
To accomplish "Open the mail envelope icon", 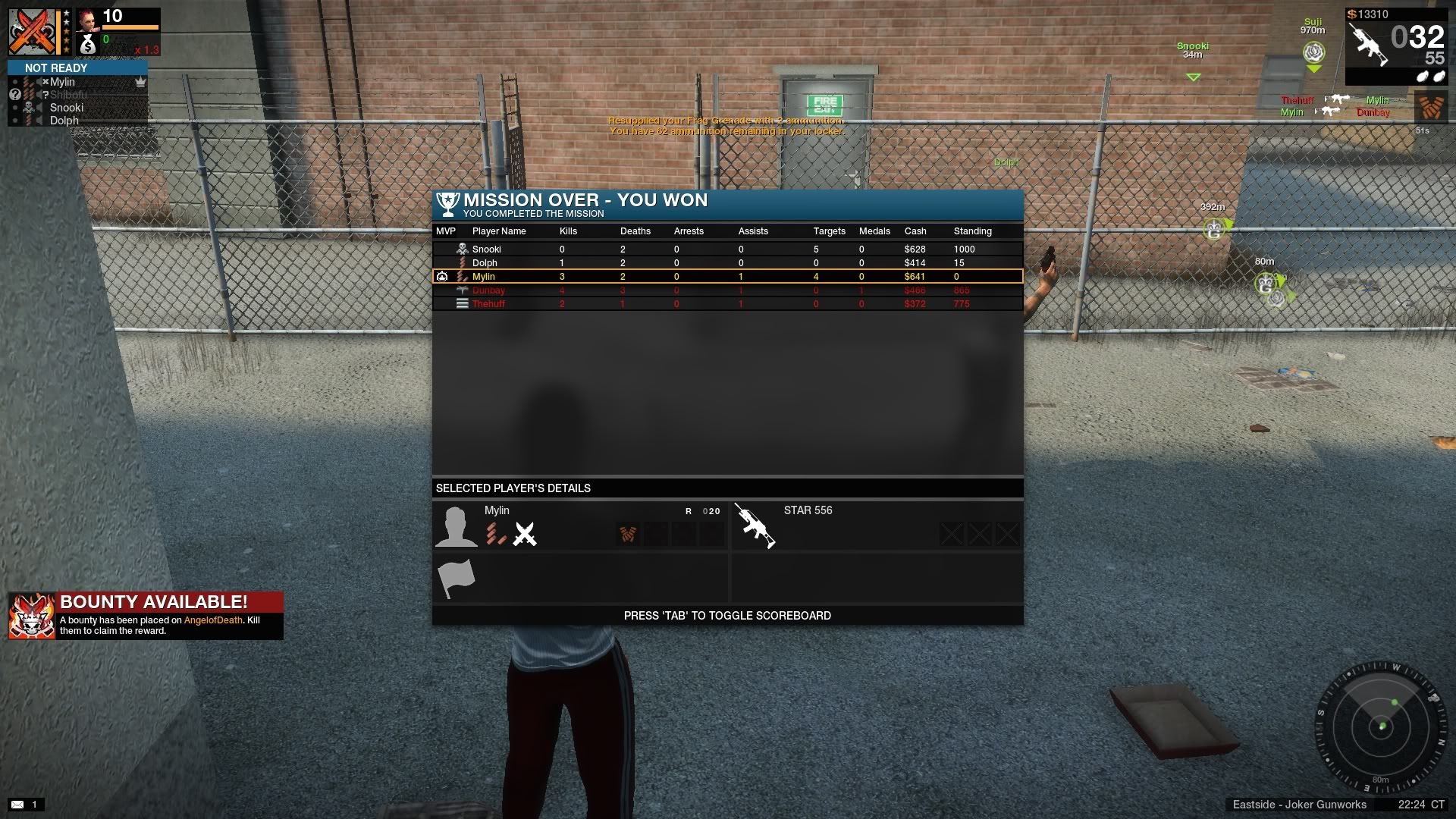I will (17, 804).
